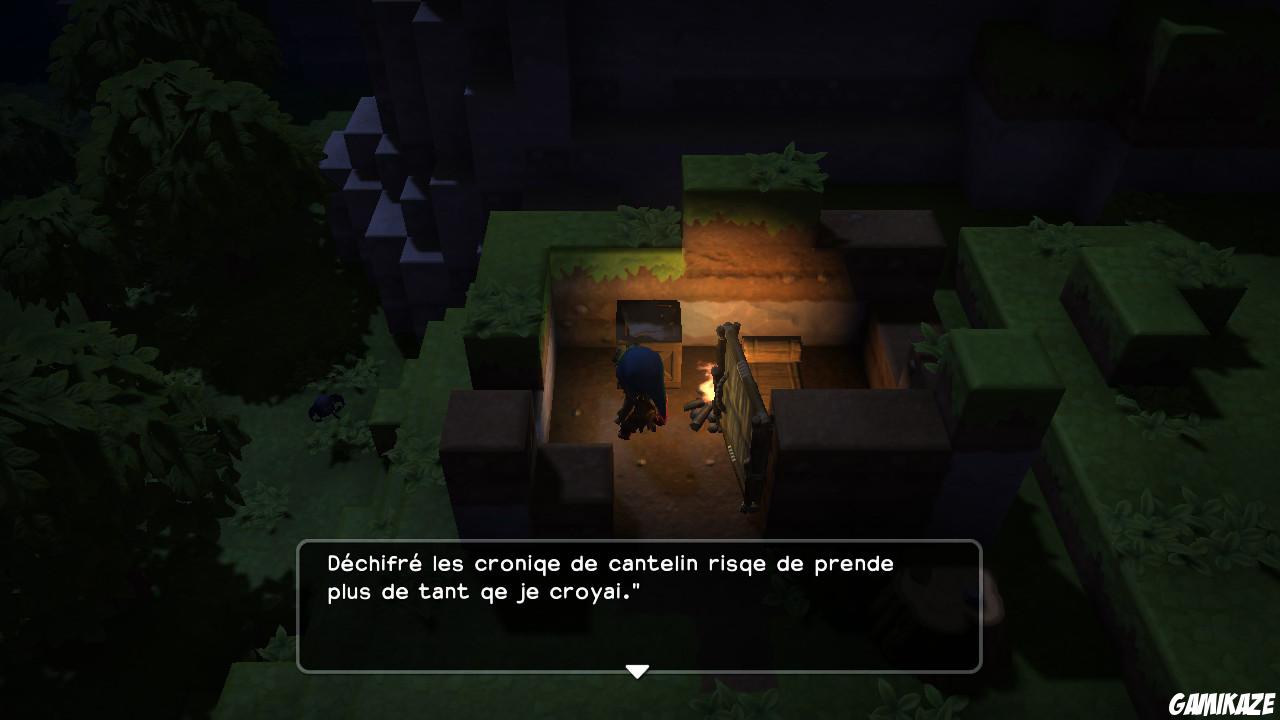Click the dialog advance arrow

pyautogui.click(x=638, y=672)
